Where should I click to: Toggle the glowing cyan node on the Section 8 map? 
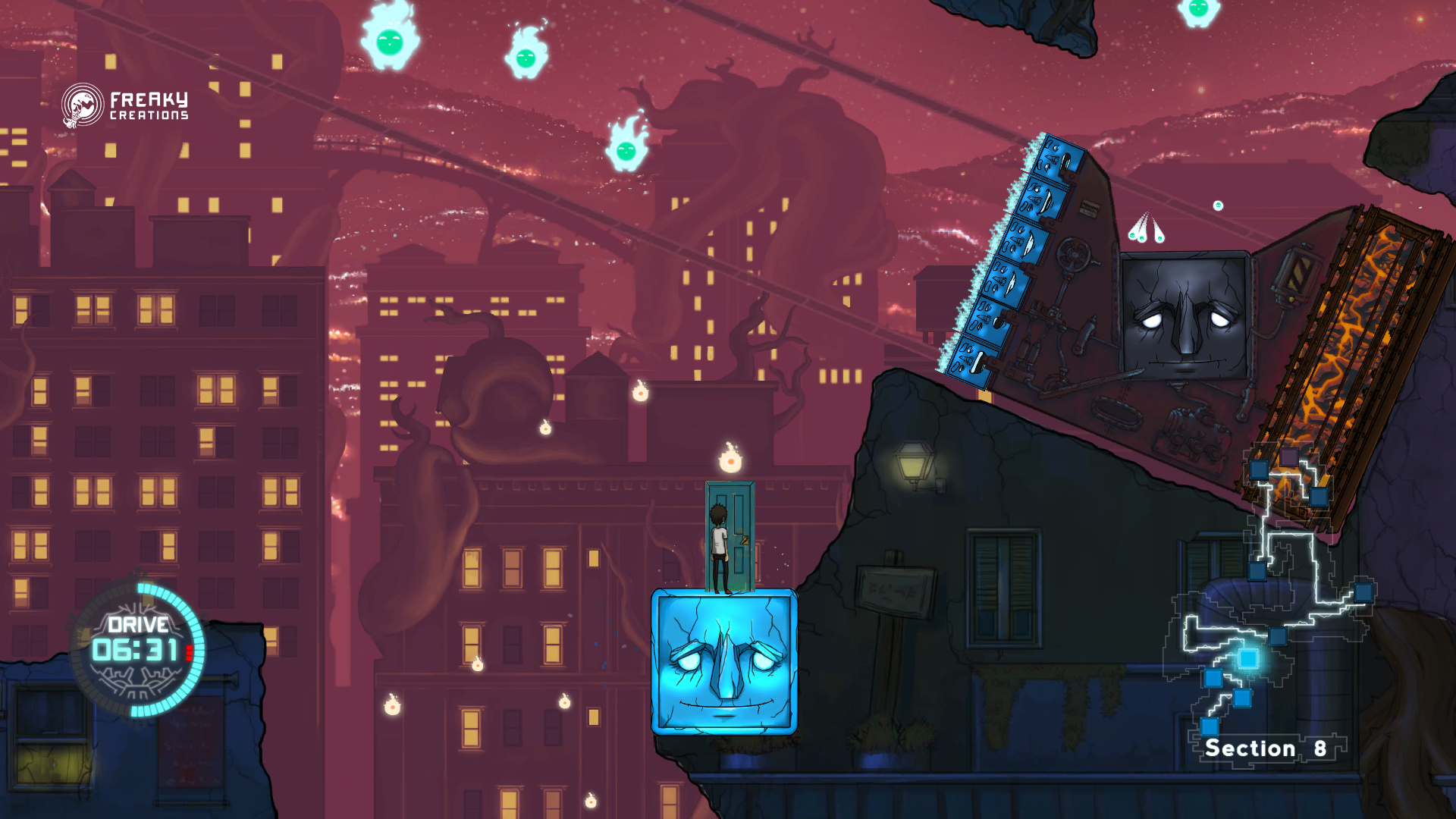click(1249, 657)
